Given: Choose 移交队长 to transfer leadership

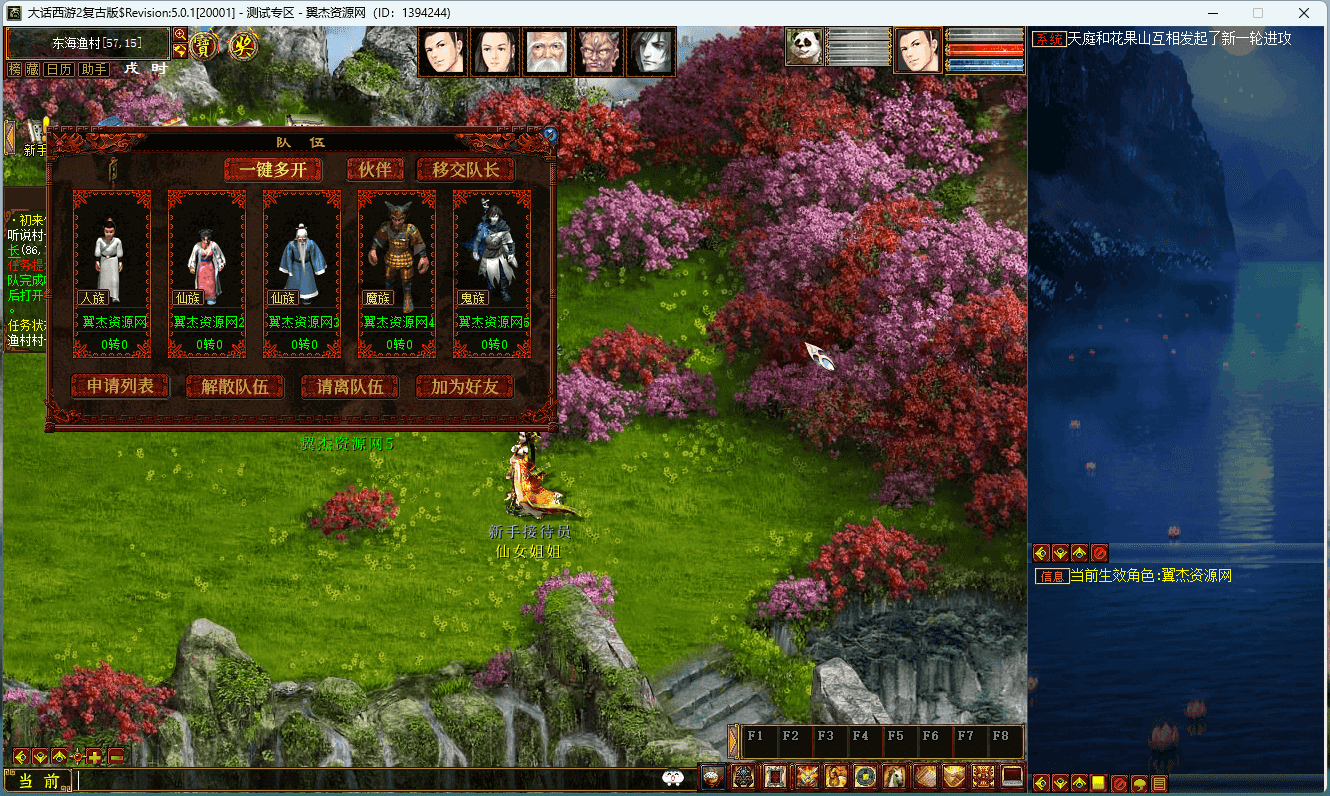Looking at the screenshot, I should (x=466, y=170).
